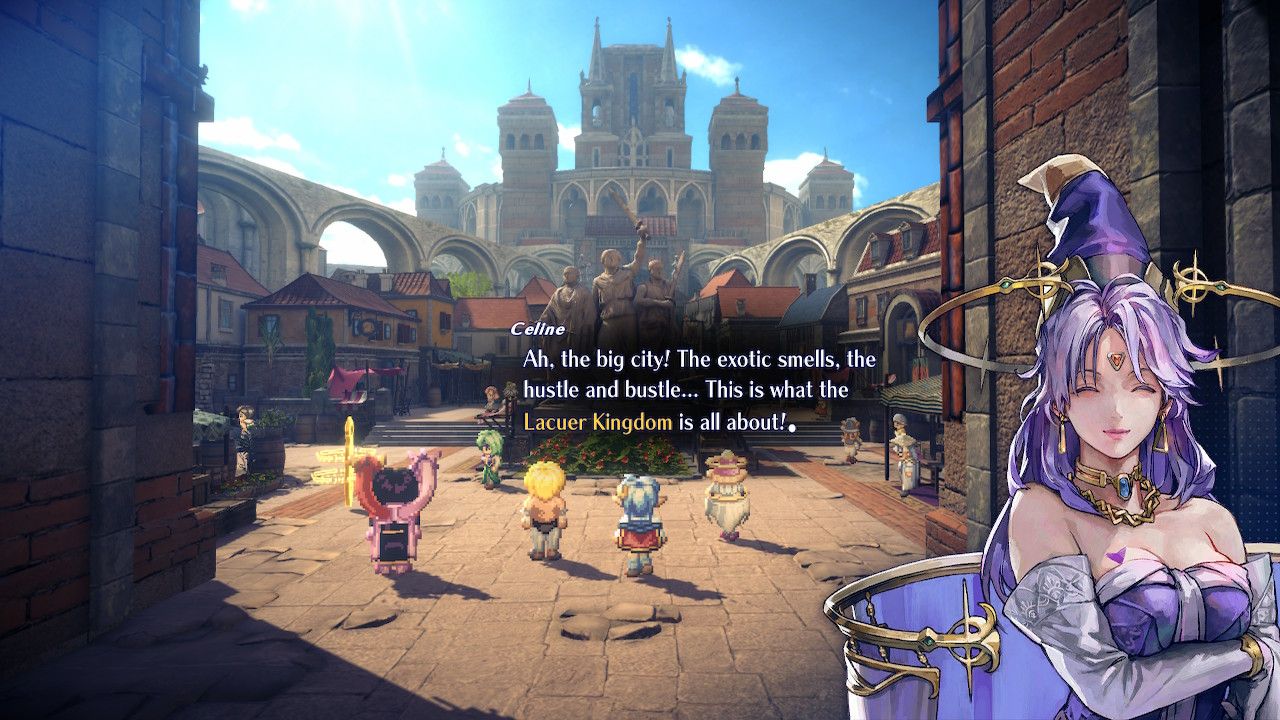Click the continue dot ending Celine's dialogue

pyautogui.click(x=792, y=427)
